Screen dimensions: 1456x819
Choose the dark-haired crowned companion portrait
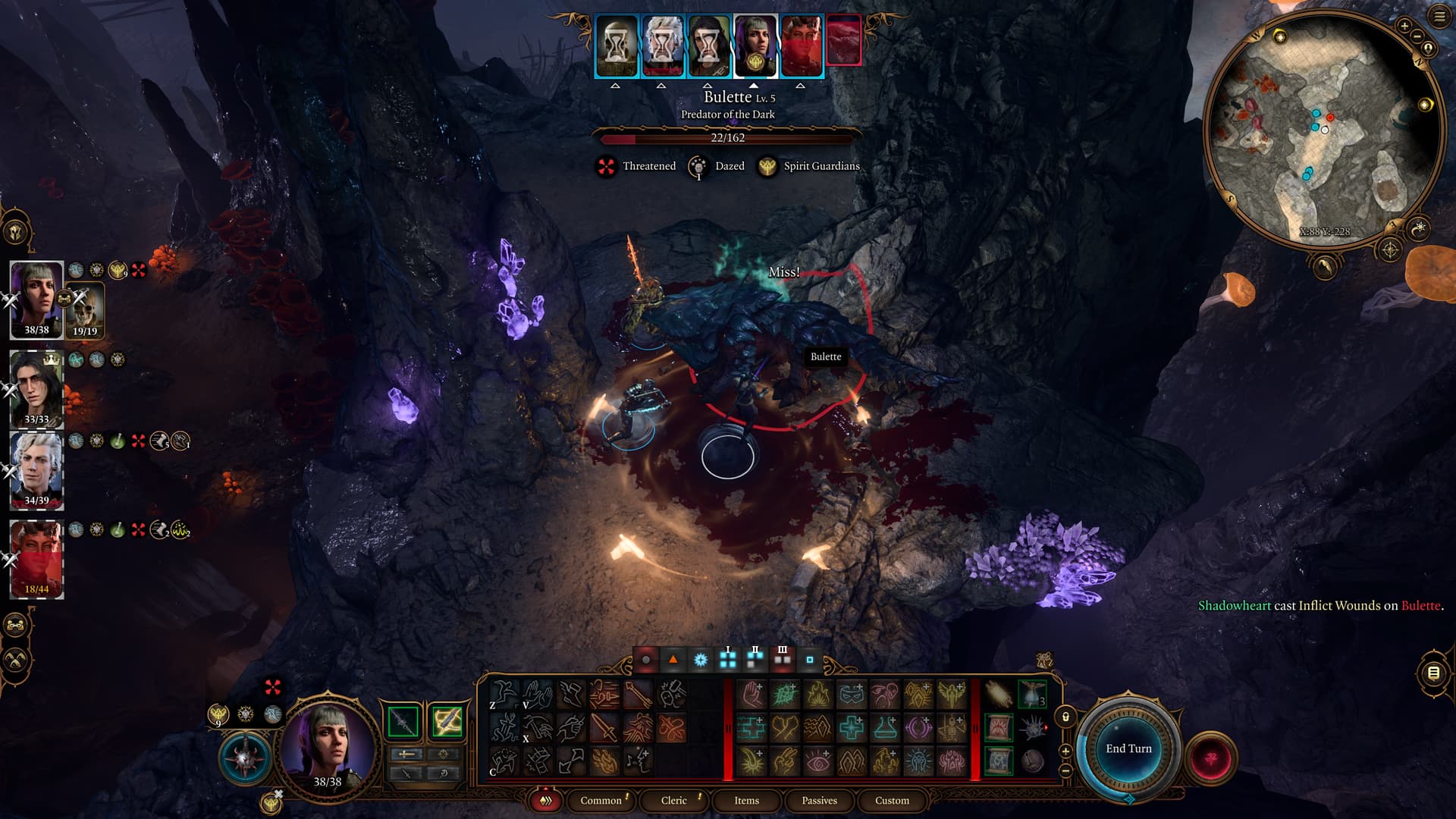click(x=36, y=387)
